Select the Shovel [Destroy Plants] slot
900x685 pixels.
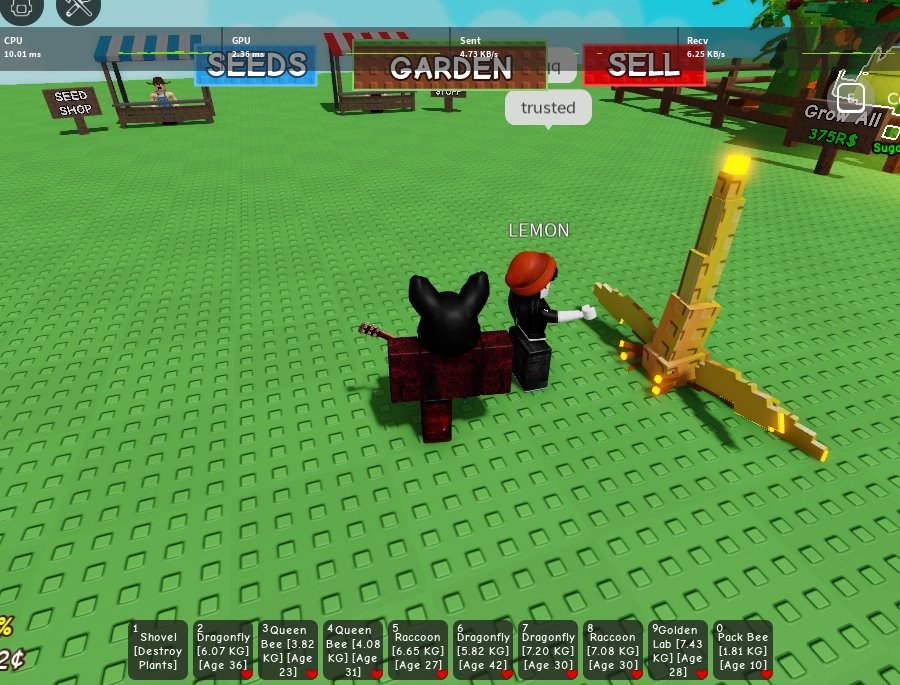coord(158,650)
